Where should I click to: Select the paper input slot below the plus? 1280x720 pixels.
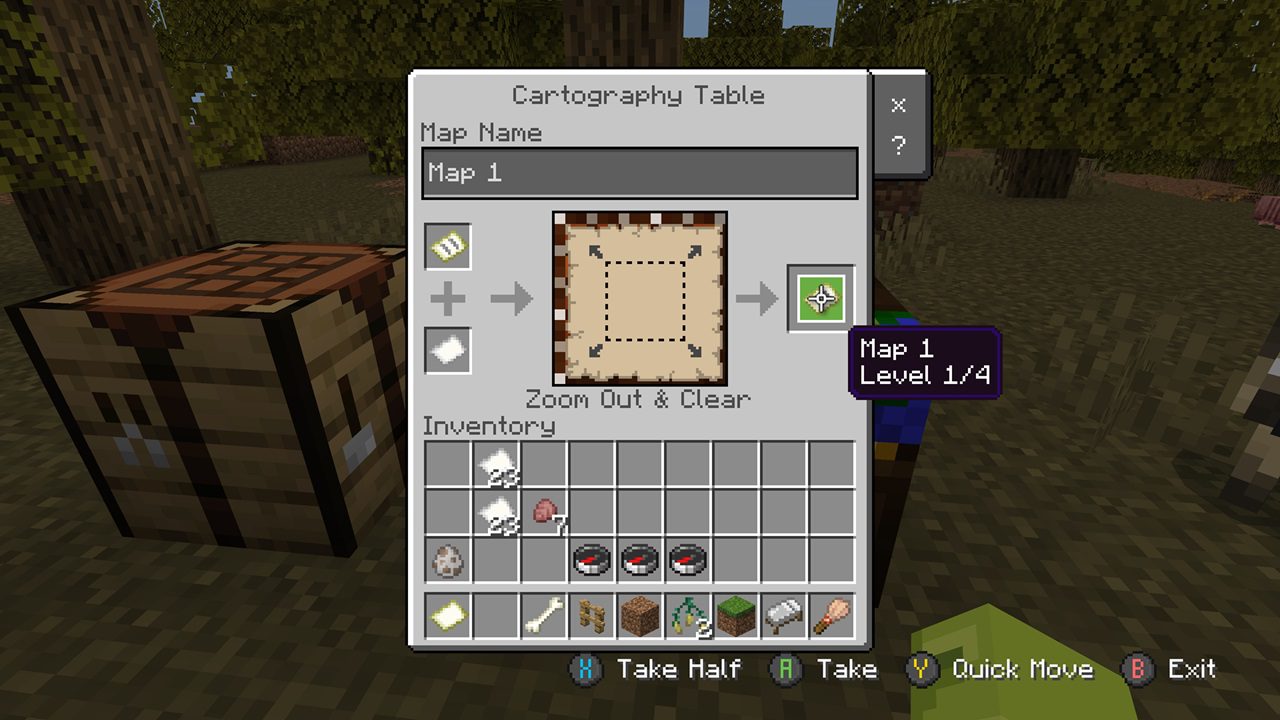coord(448,350)
